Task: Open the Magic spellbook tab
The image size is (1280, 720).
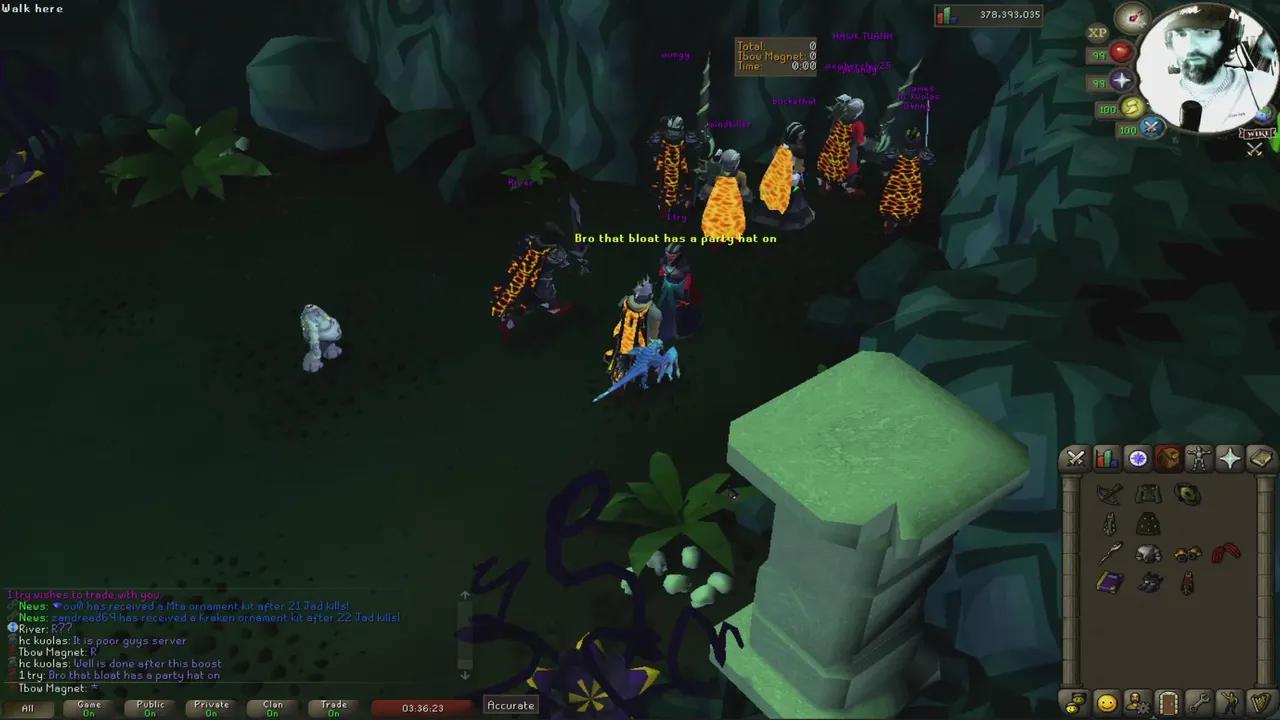Action: pos(1260,458)
